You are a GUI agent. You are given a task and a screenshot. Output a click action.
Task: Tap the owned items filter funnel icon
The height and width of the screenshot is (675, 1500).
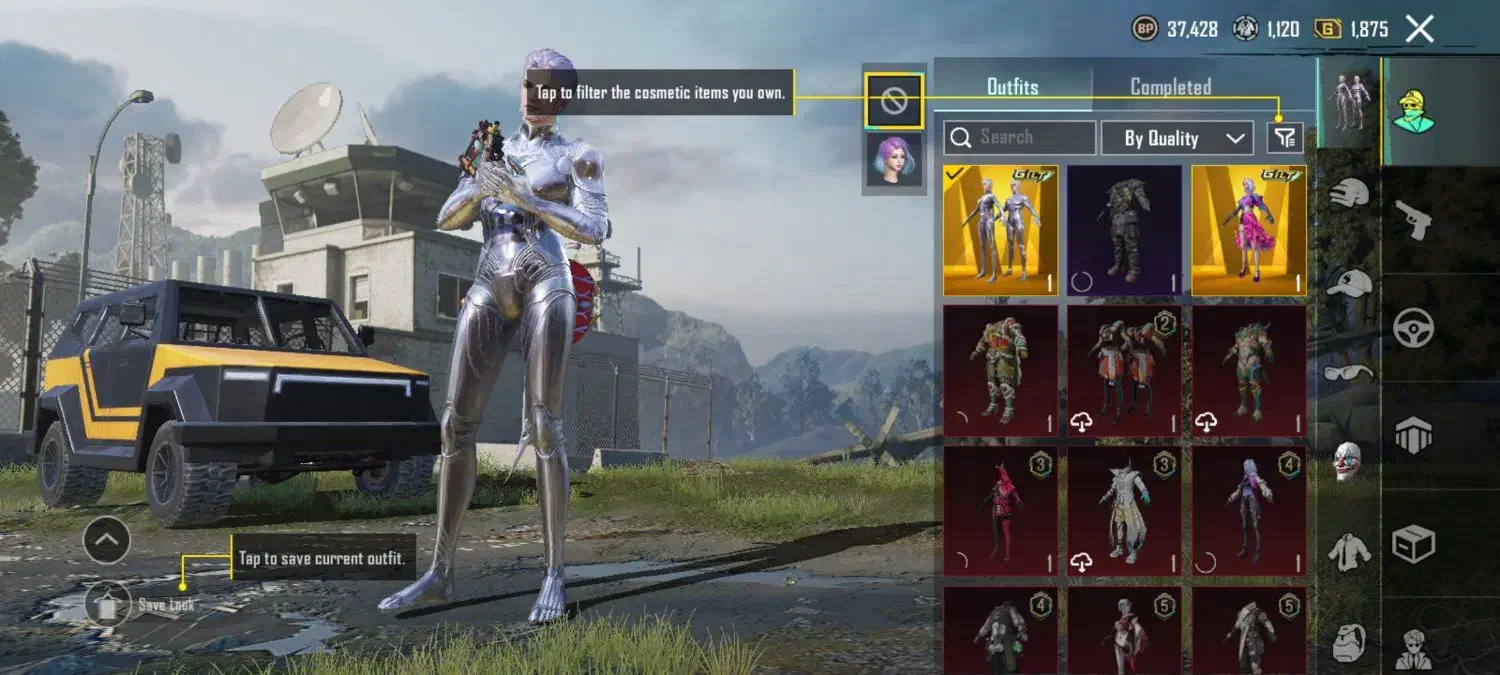[1285, 137]
